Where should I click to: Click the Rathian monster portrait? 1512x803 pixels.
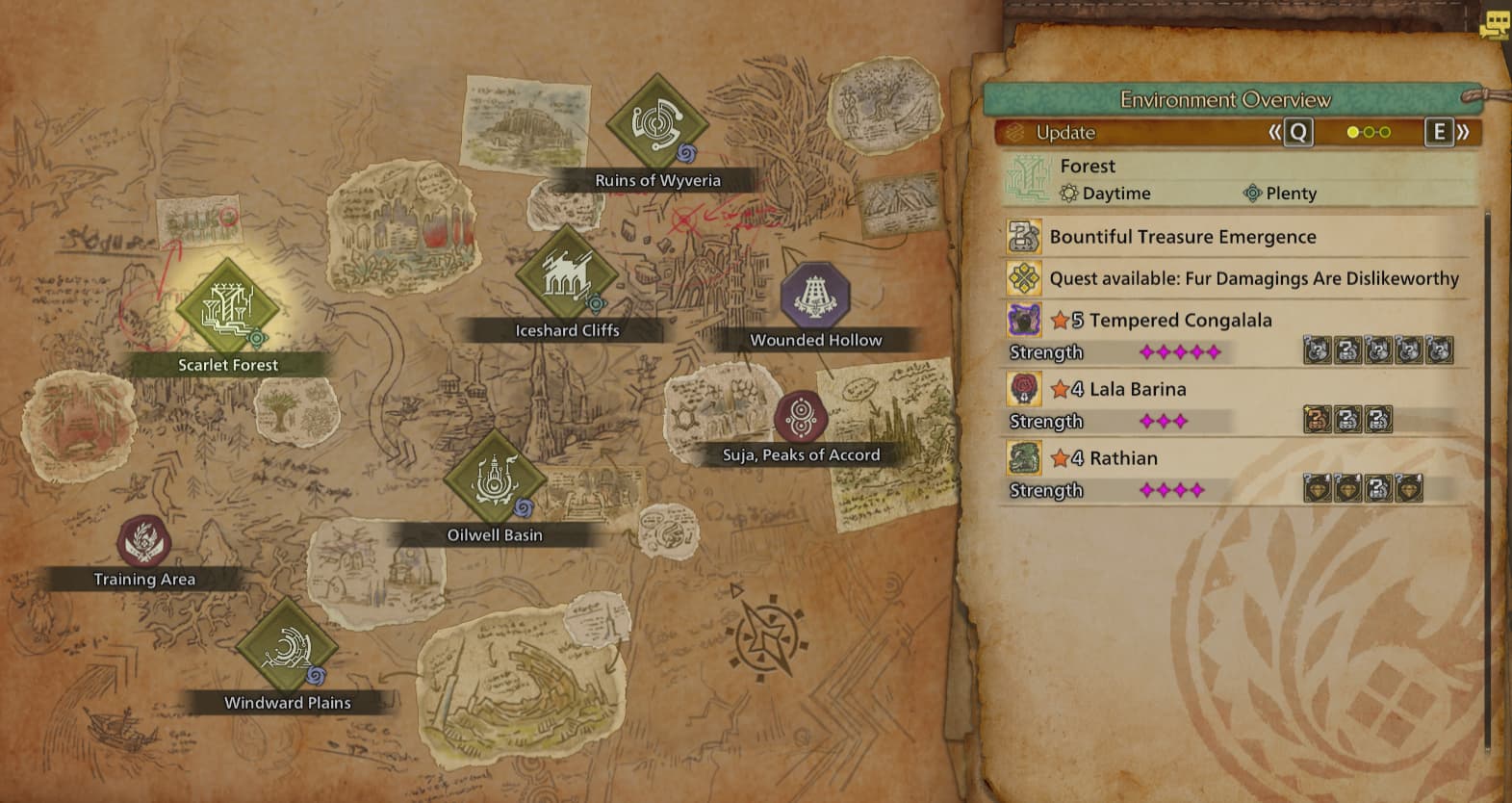(1024, 457)
